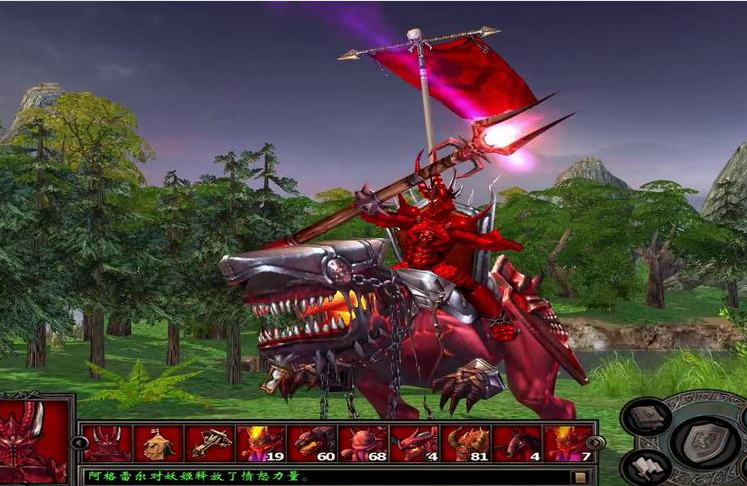Select the creature stack numbered 81

[x=466, y=443]
